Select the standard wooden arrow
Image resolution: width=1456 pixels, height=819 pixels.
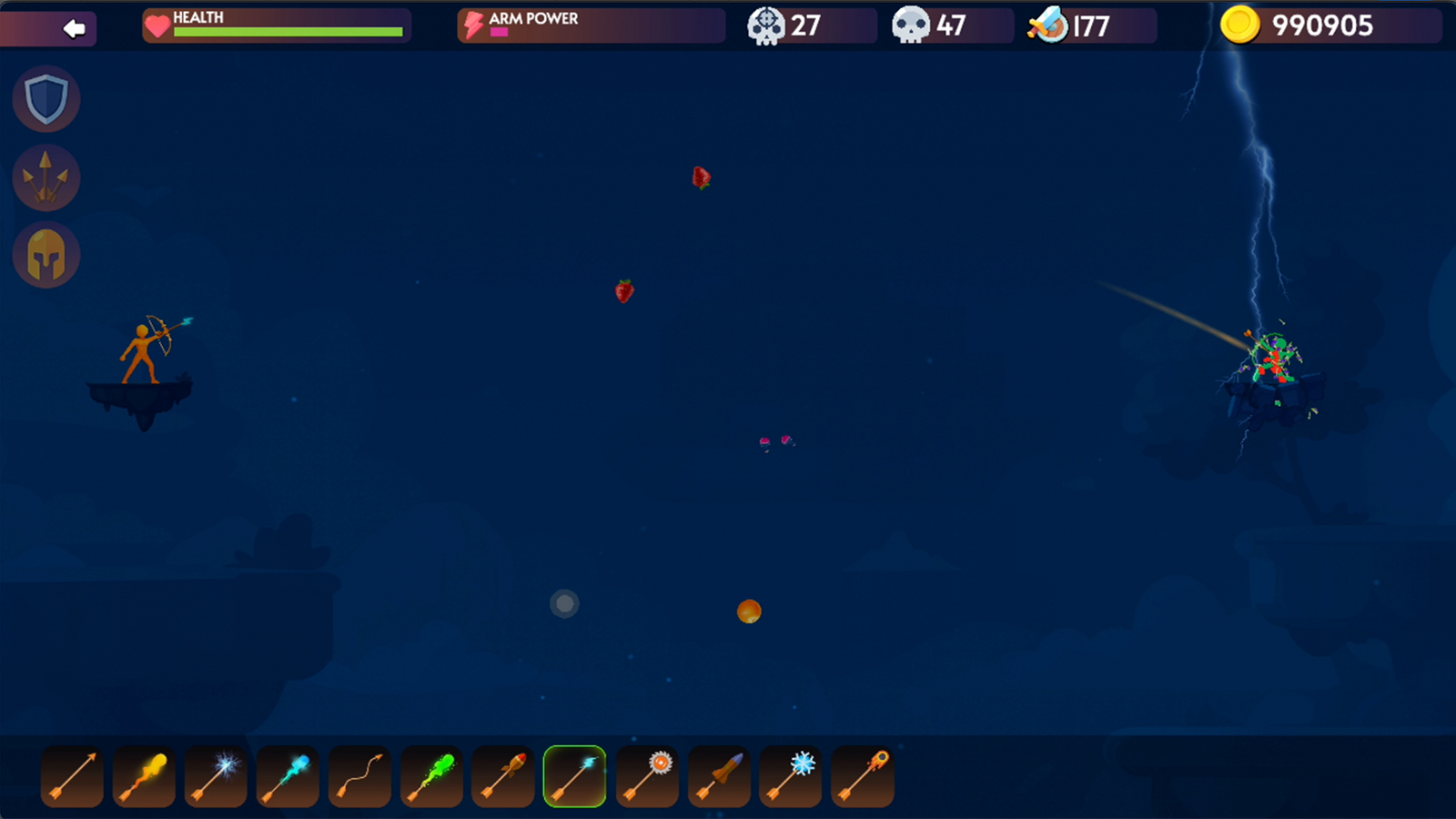point(71,775)
